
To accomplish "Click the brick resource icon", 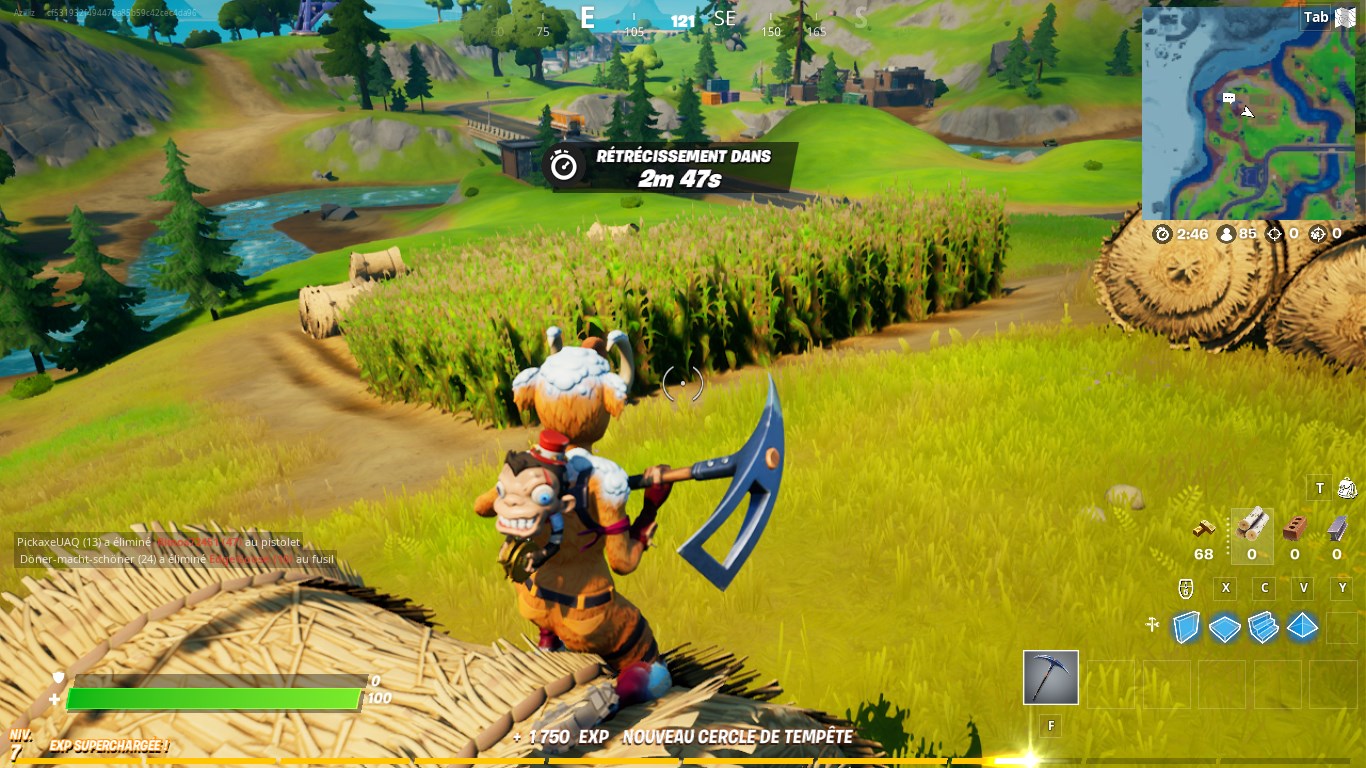I will coord(1295,527).
